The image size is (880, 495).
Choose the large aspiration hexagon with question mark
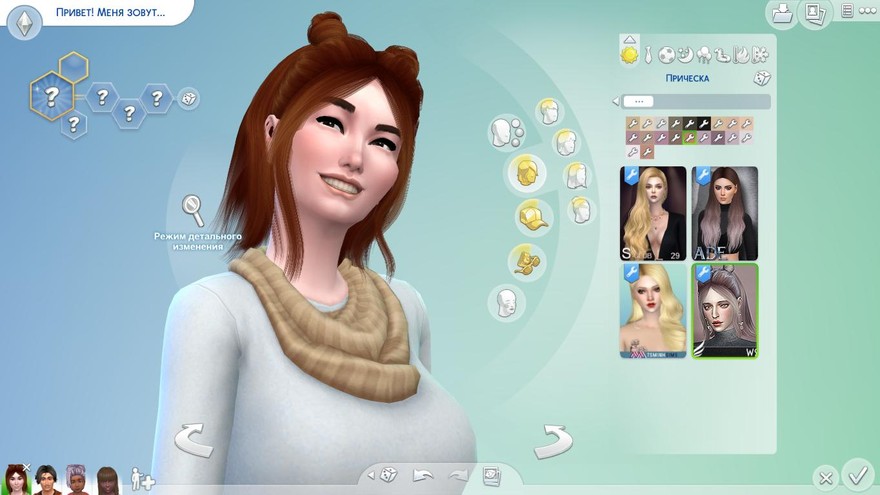click(50, 97)
